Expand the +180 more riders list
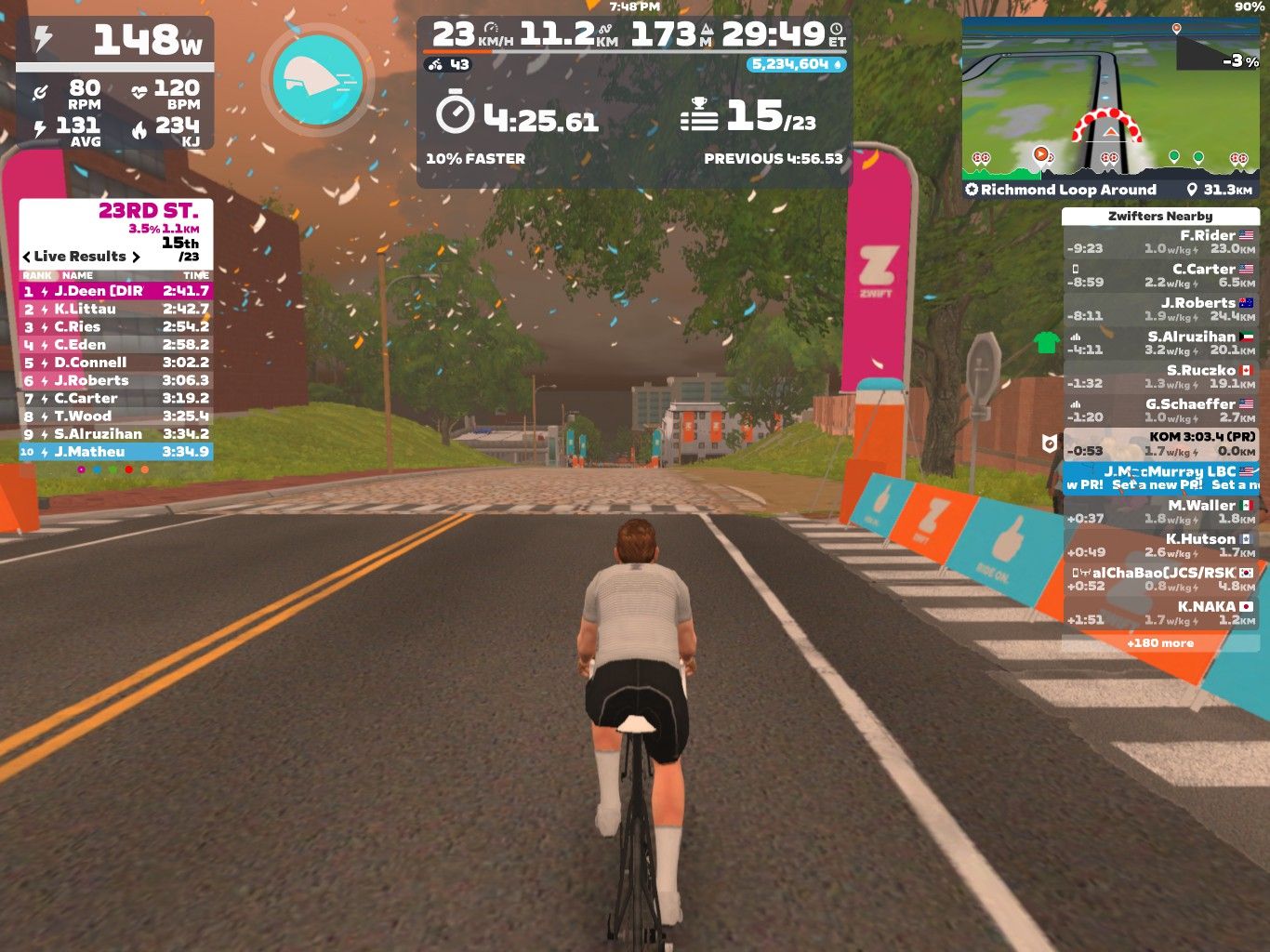 [1159, 643]
